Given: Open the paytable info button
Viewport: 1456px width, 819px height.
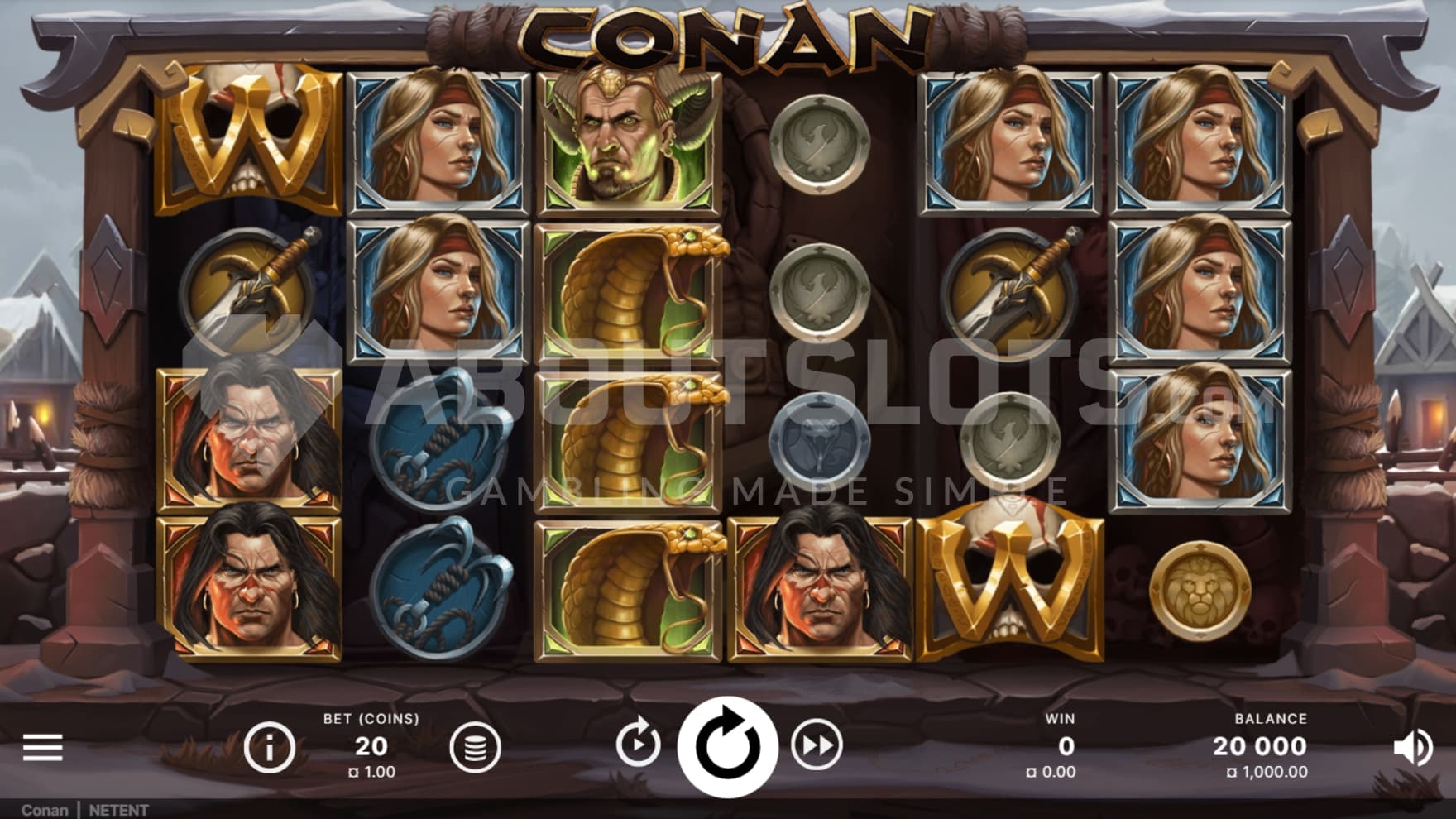Looking at the screenshot, I should pos(270,747).
